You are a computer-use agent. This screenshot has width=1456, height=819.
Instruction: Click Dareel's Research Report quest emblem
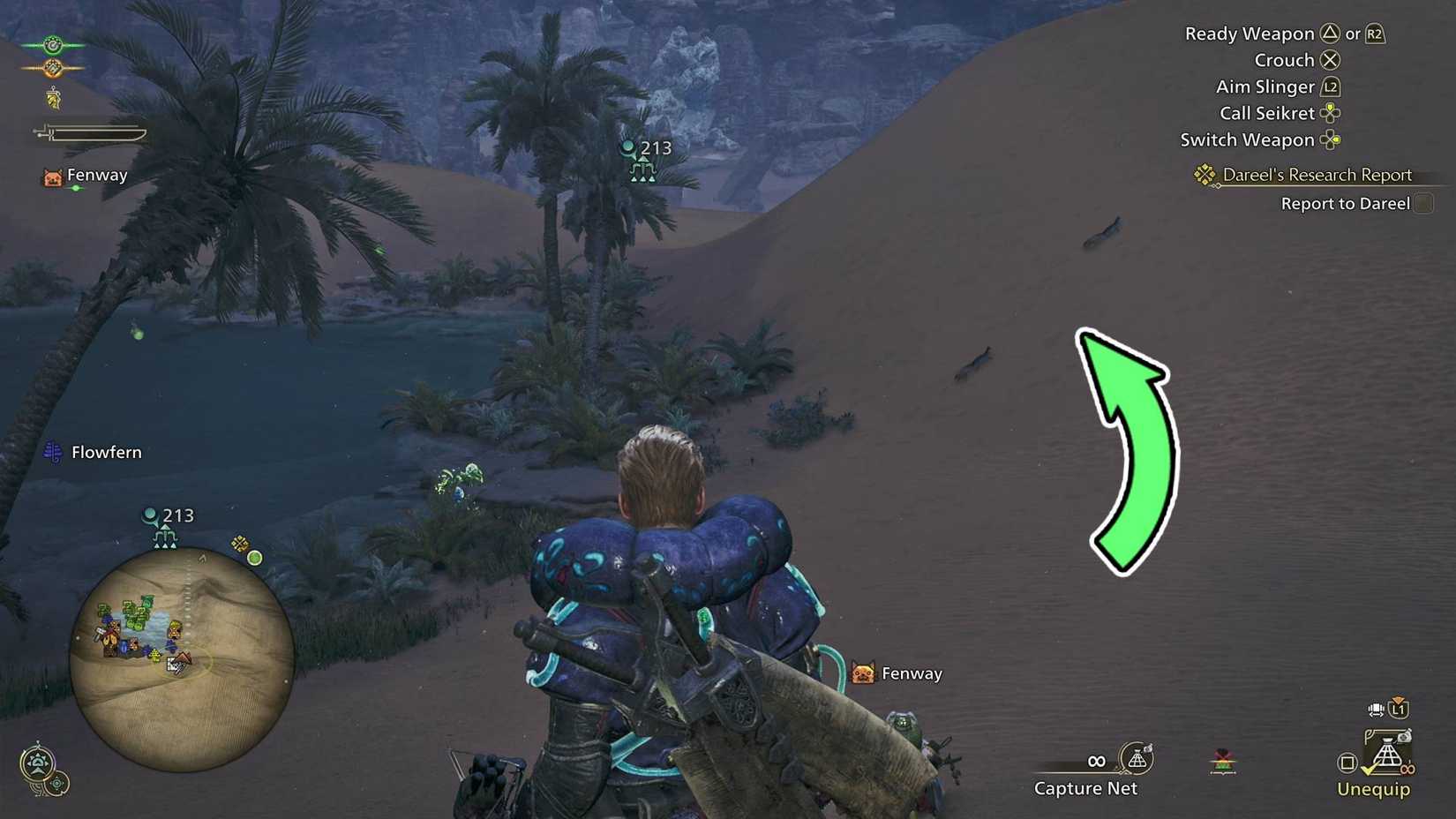click(1204, 174)
